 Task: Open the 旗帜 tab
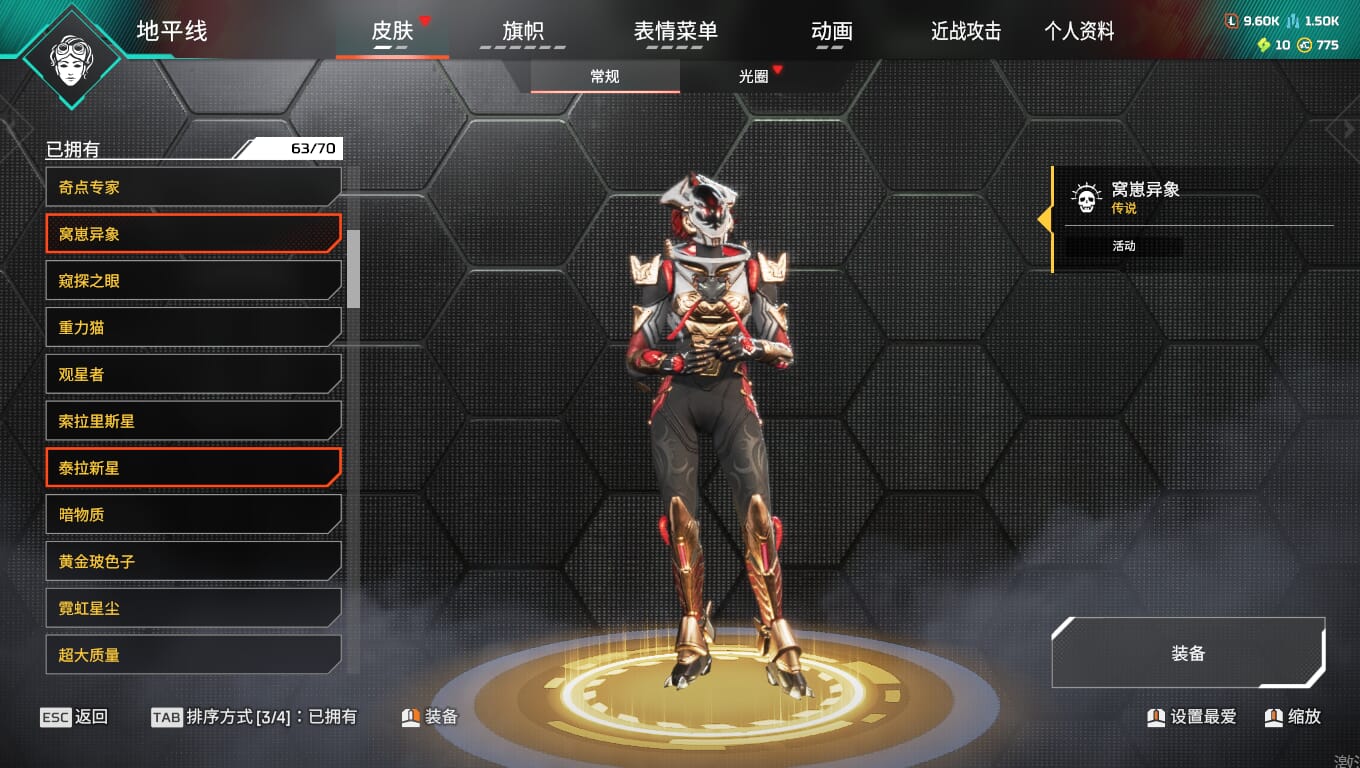523,31
